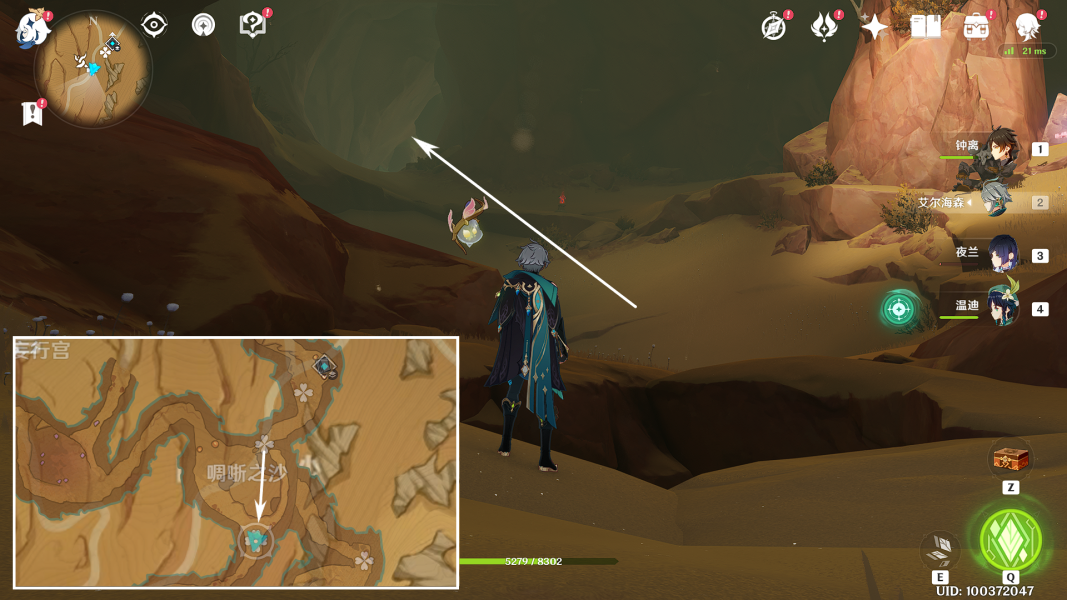
Task: Switch to party member 钟离
Action: (997, 149)
